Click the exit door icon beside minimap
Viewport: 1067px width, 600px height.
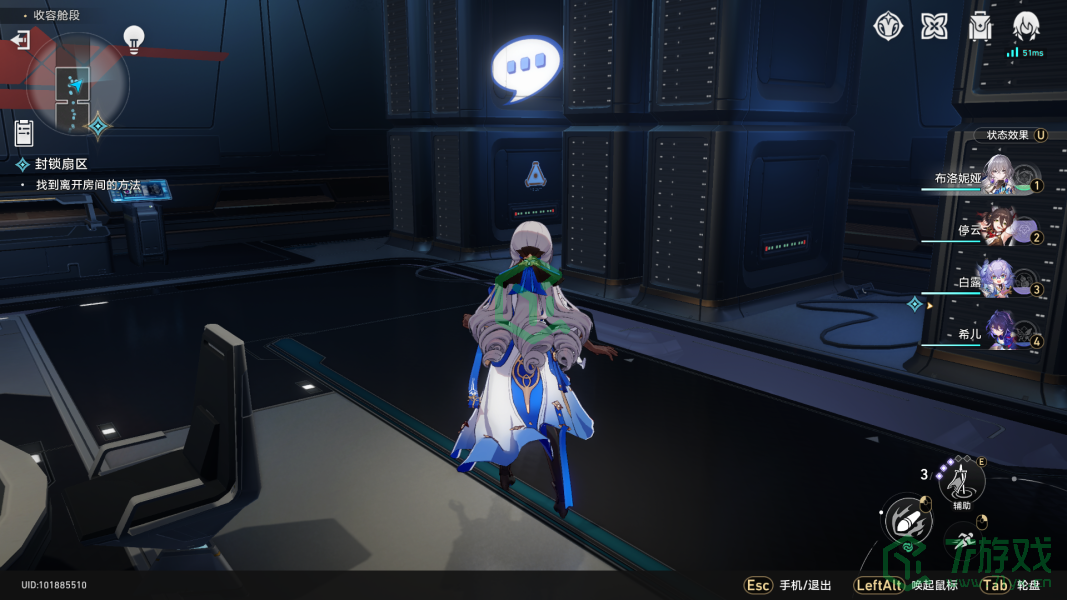[20, 40]
